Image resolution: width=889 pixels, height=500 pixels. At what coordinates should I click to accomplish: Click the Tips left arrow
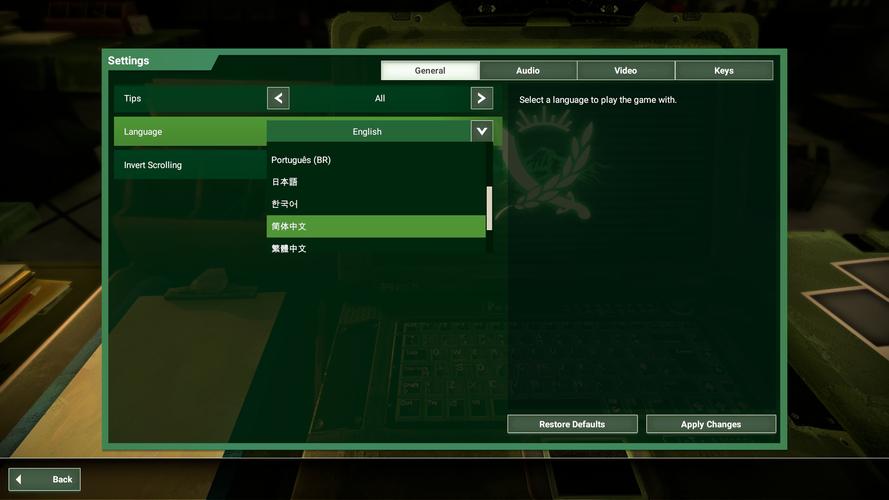(x=278, y=98)
